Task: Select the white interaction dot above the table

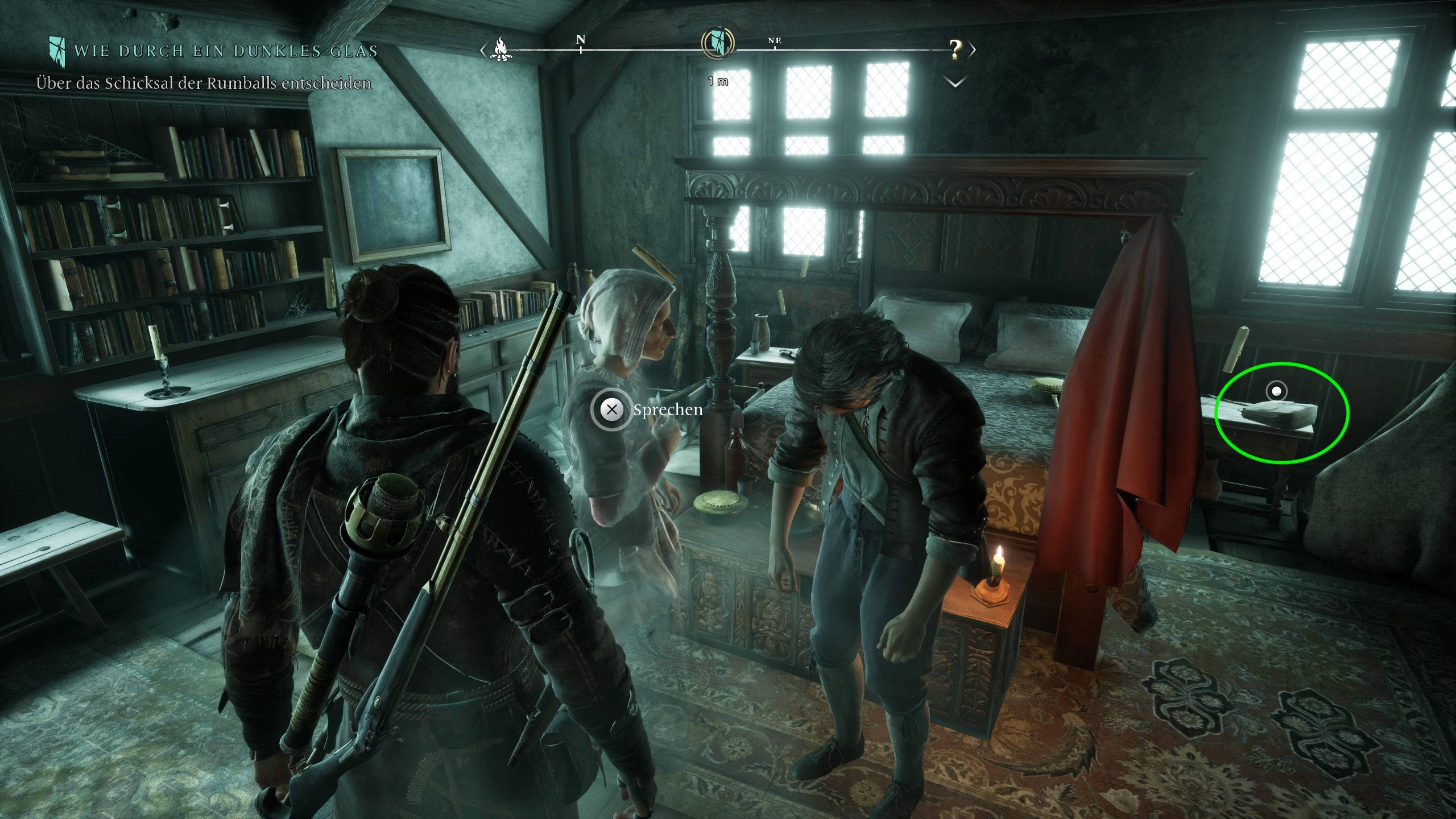Action: pos(1276,391)
